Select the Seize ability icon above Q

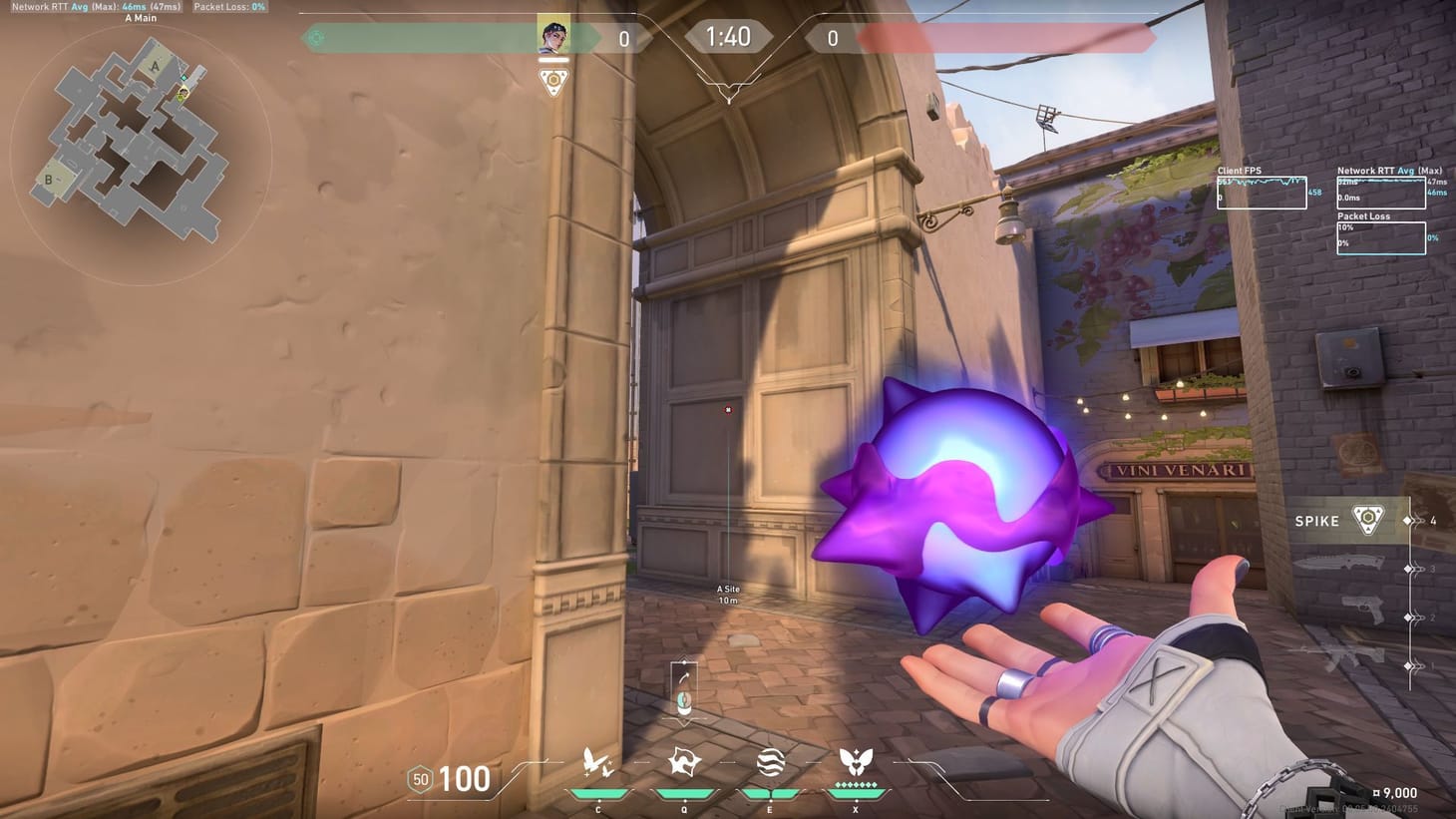[682, 760]
